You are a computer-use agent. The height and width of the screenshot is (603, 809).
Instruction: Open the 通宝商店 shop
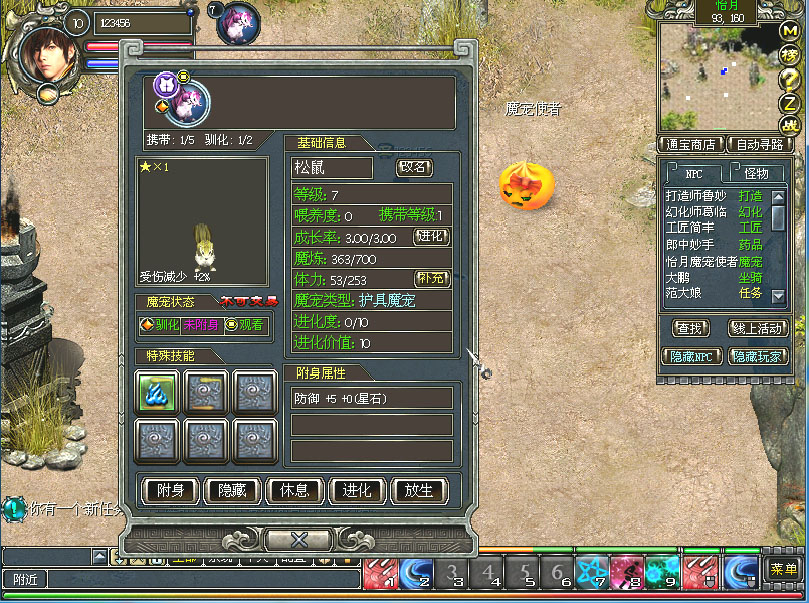pyautogui.click(x=689, y=144)
